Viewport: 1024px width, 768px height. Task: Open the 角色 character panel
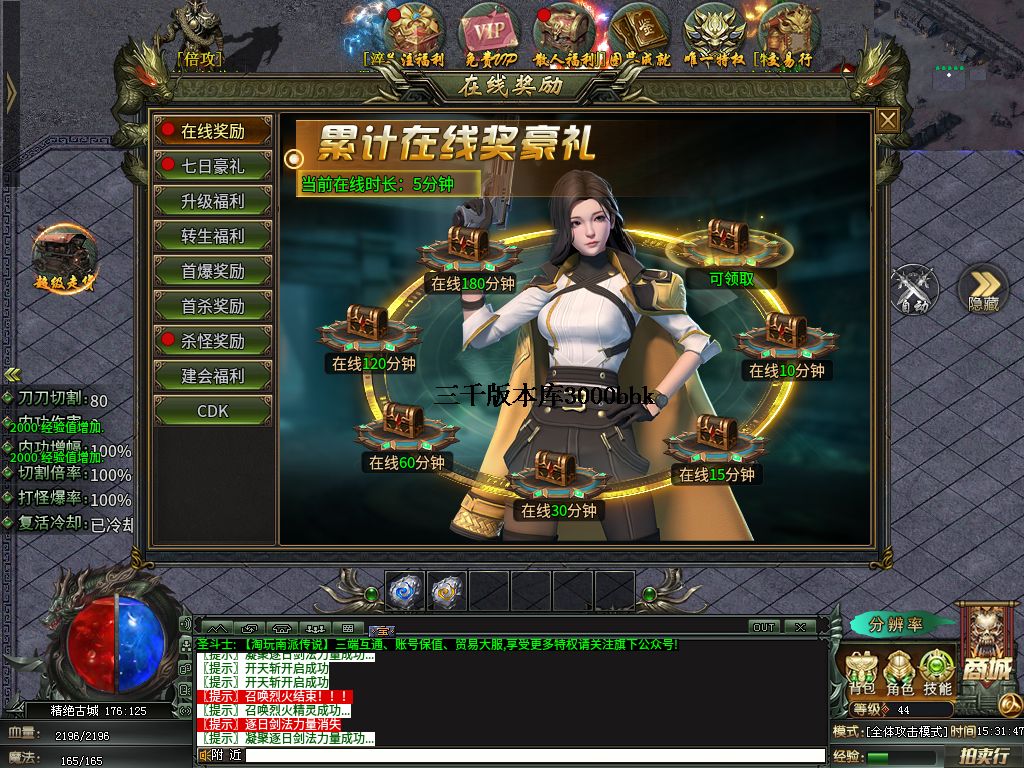(x=900, y=672)
